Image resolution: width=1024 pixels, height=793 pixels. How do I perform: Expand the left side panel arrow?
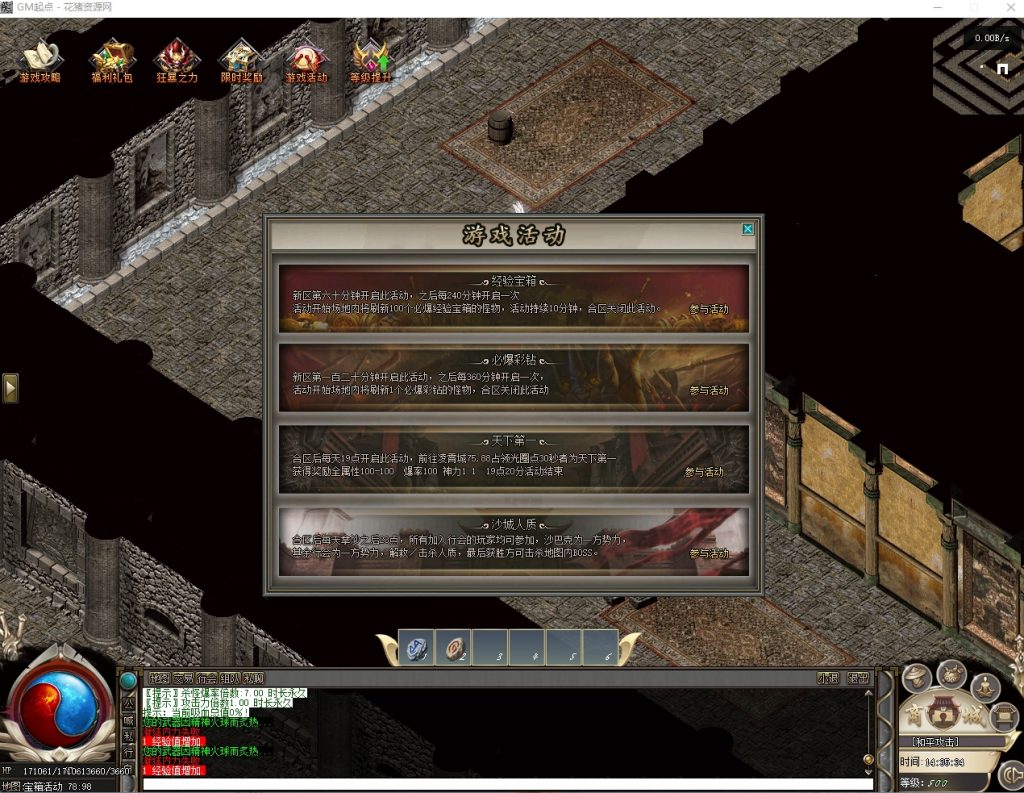[10, 388]
